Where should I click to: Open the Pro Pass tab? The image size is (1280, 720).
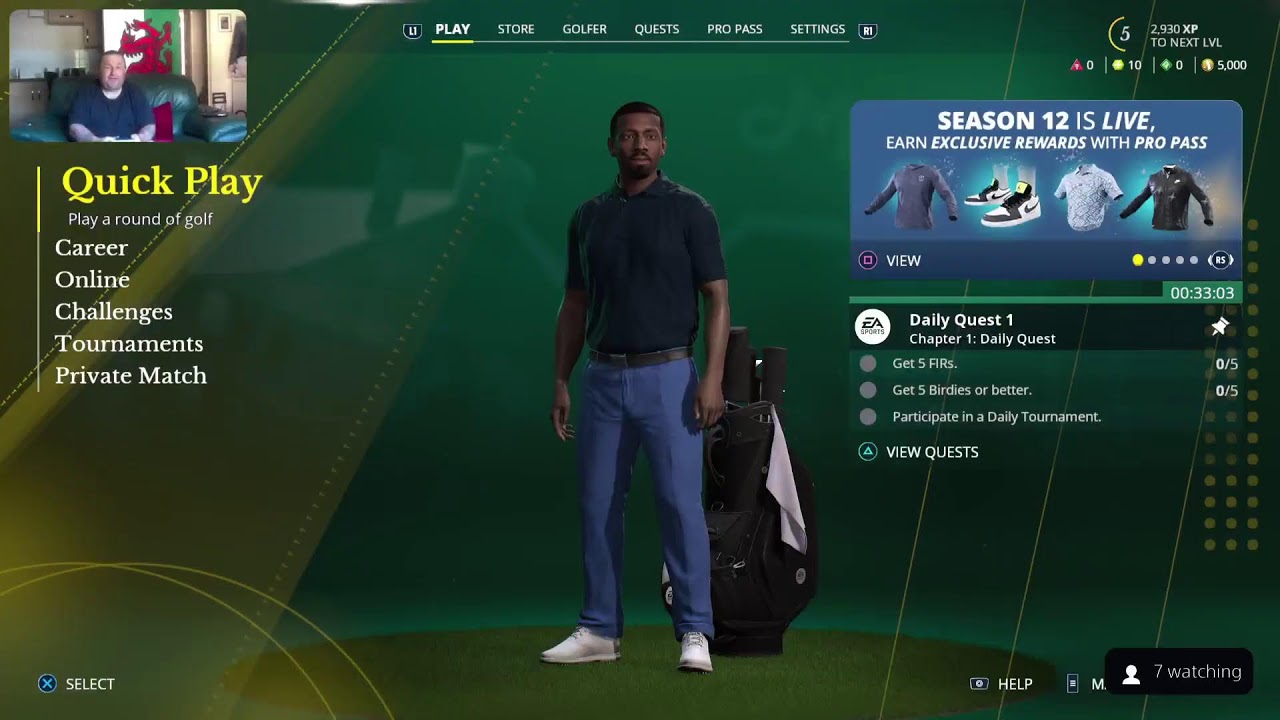[x=734, y=29]
